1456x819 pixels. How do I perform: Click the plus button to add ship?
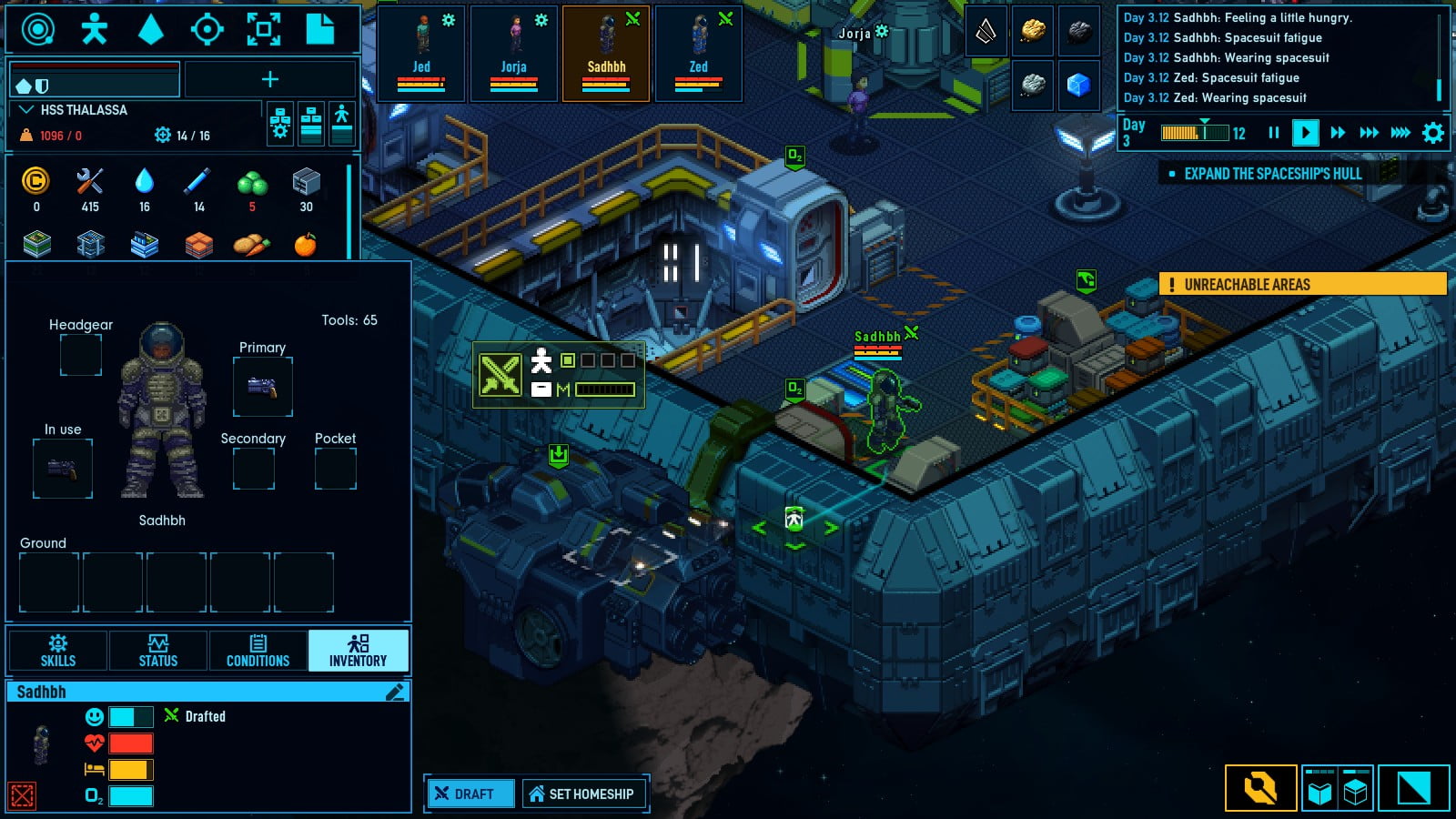(270, 80)
